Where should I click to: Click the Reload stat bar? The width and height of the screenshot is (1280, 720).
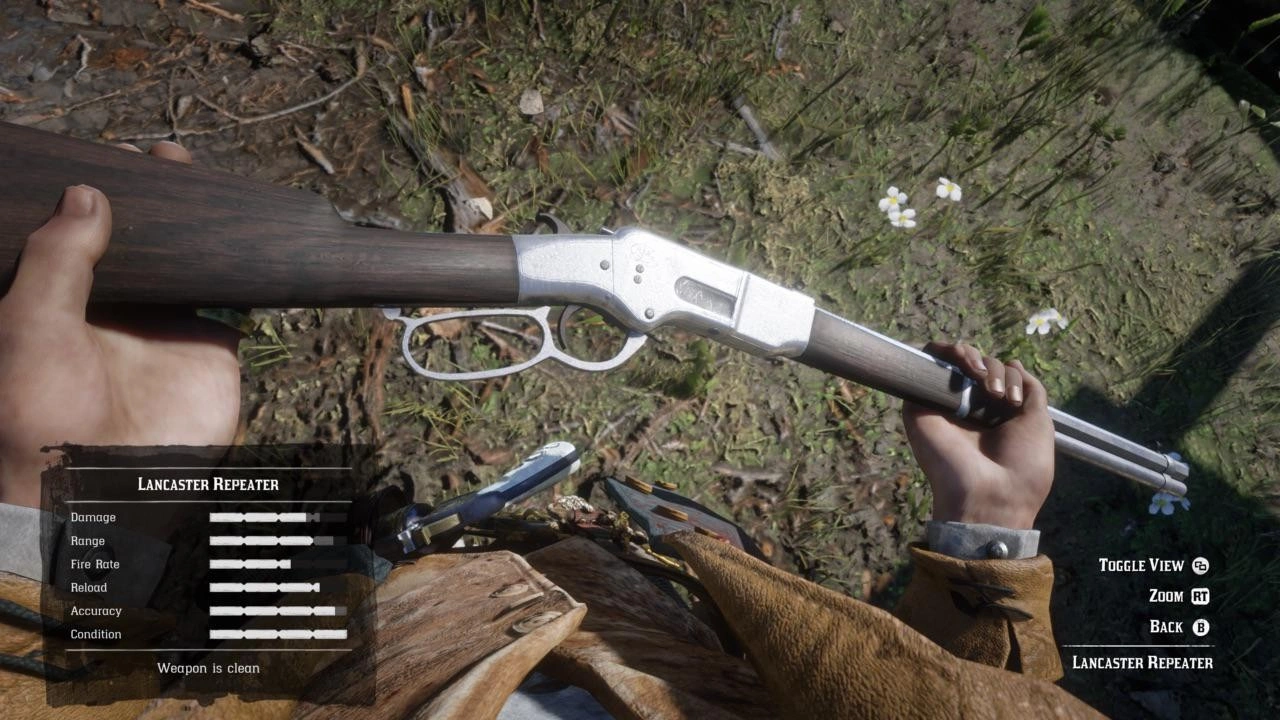pos(277,587)
